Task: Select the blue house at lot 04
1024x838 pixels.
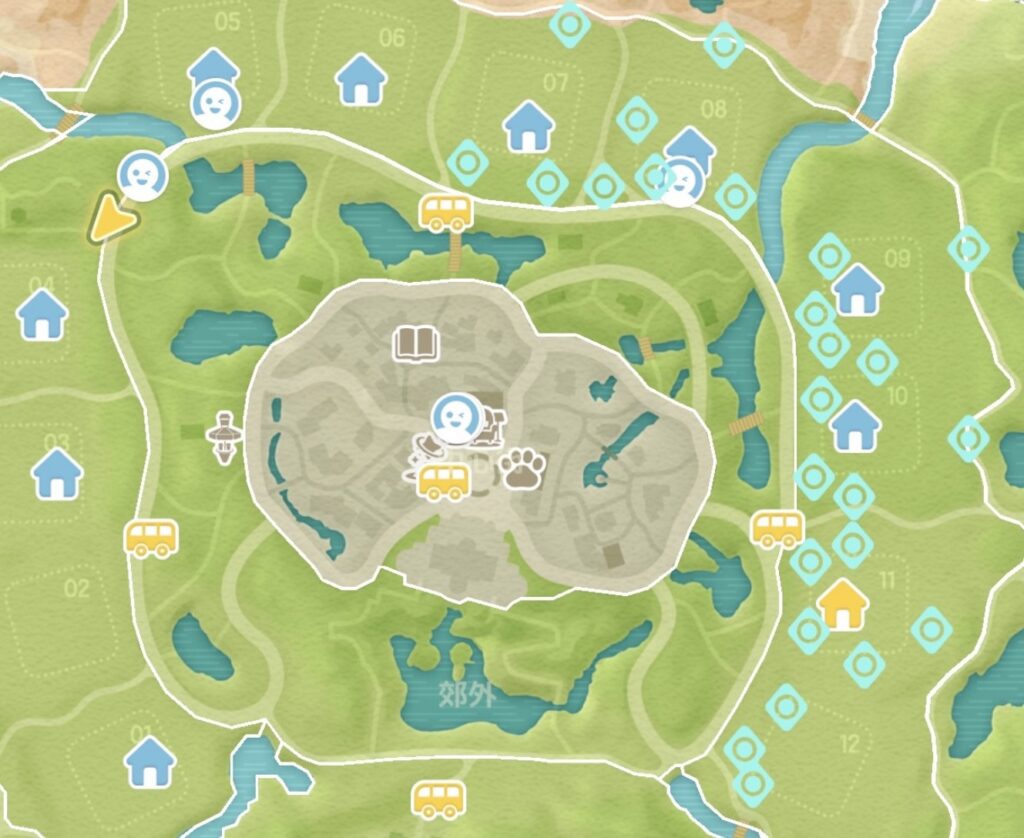Action: 43,313
